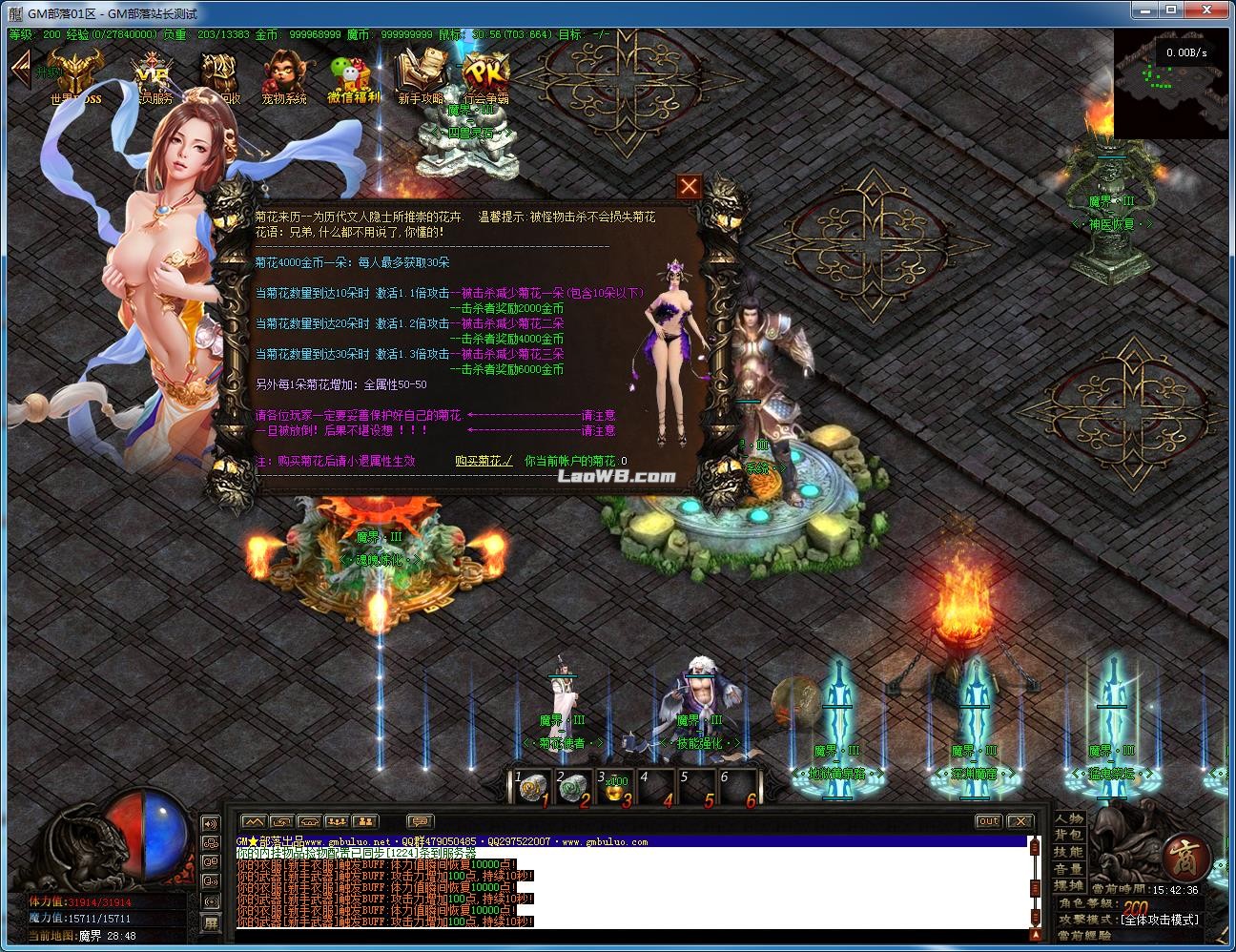The height and width of the screenshot is (952, 1236).
Task: Open the 人物 character panel
Action: (1069, 818)
